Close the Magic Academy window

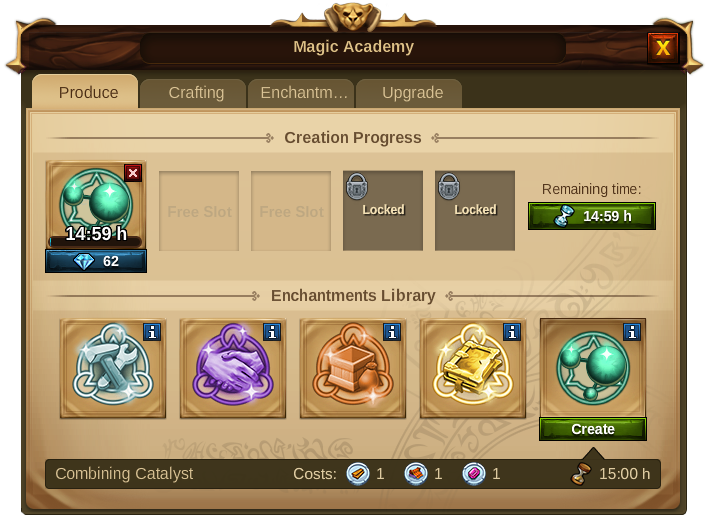pyautogui.click(x=662, y=48)
